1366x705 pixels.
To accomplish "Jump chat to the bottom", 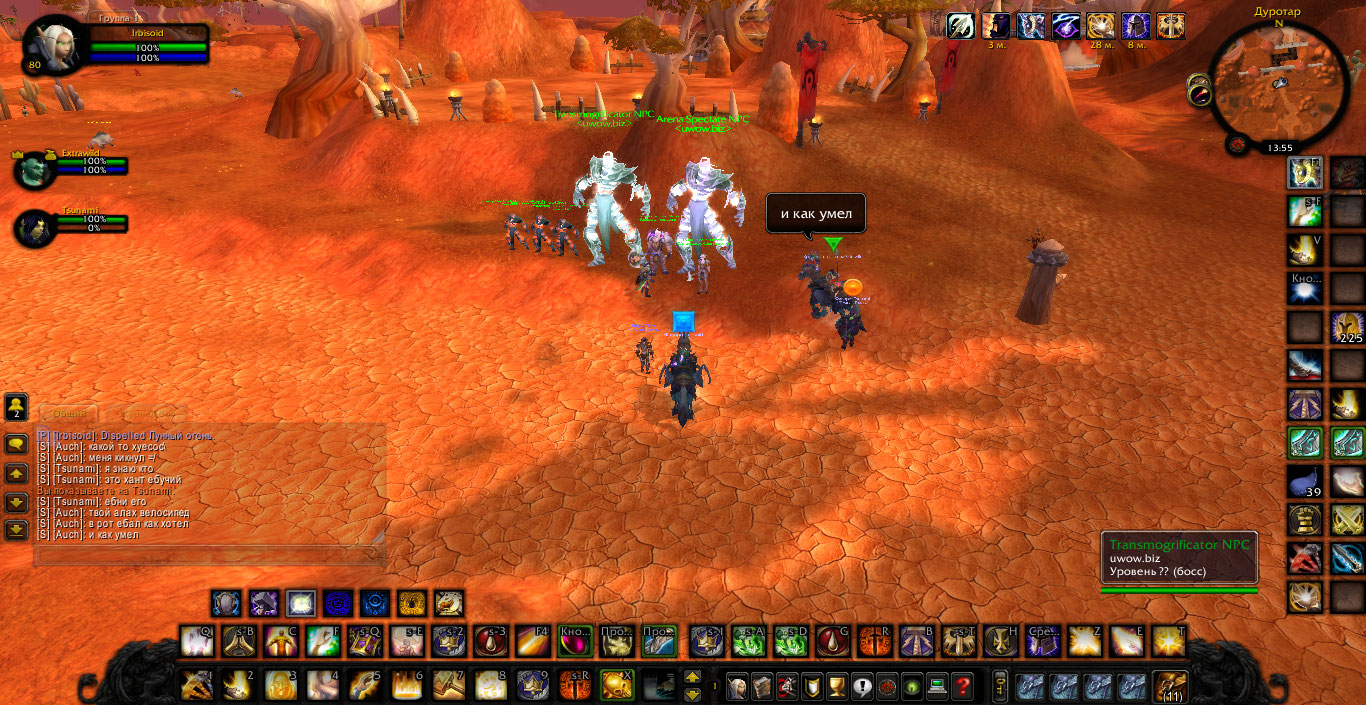I will click(x=16, y=531).
